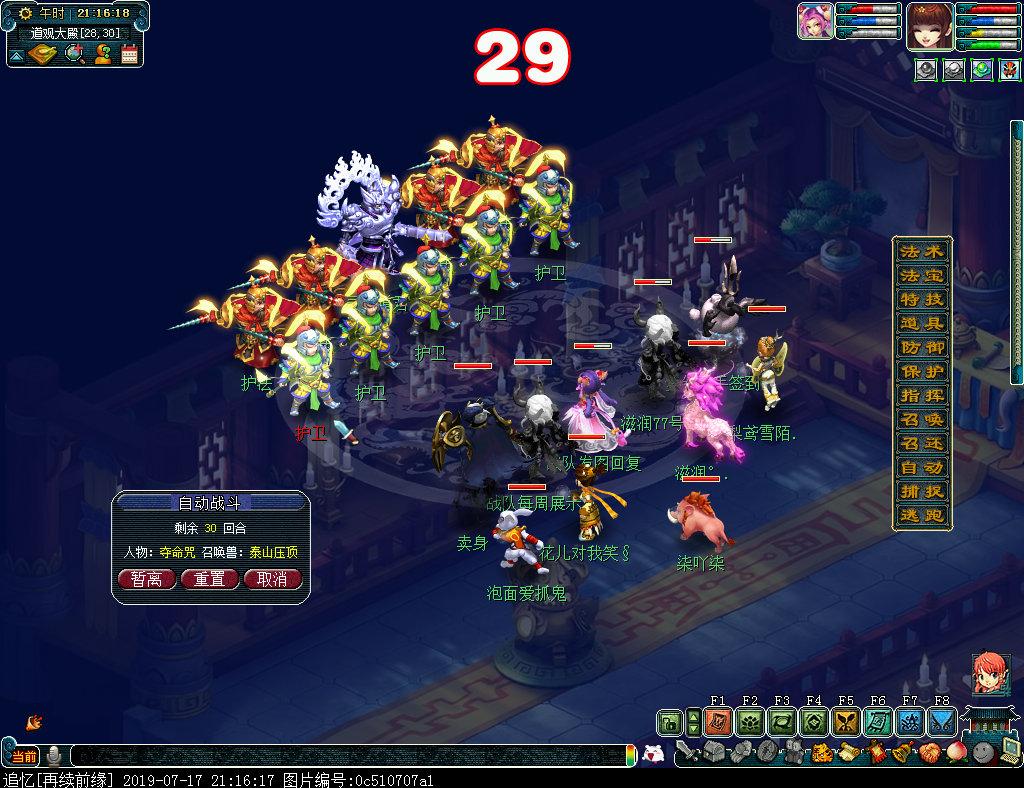
Task: Click the brown-haired player character portrait
Action: [x=927, y=25]
